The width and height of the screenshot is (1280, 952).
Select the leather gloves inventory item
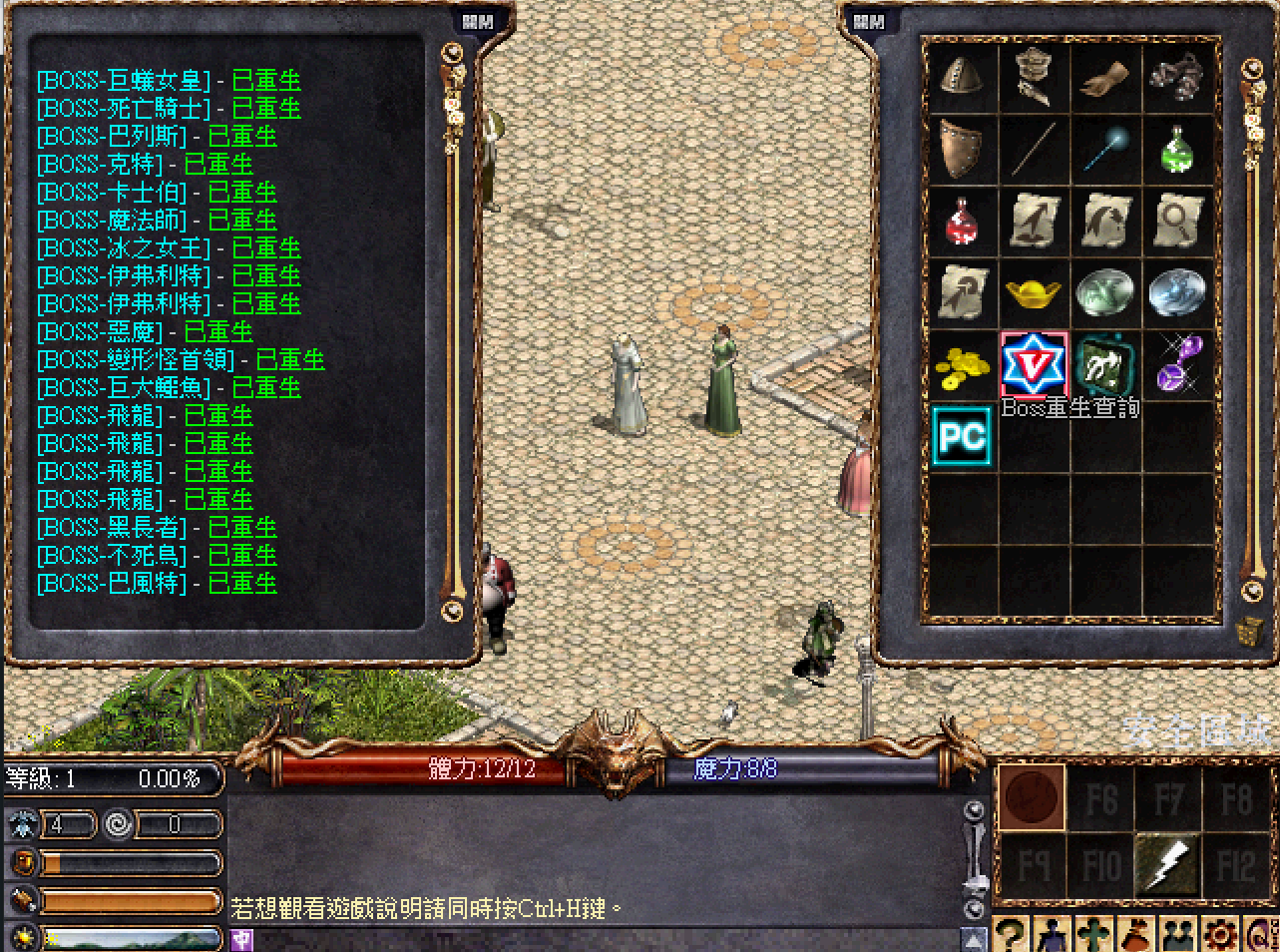tap(1104, 78)
